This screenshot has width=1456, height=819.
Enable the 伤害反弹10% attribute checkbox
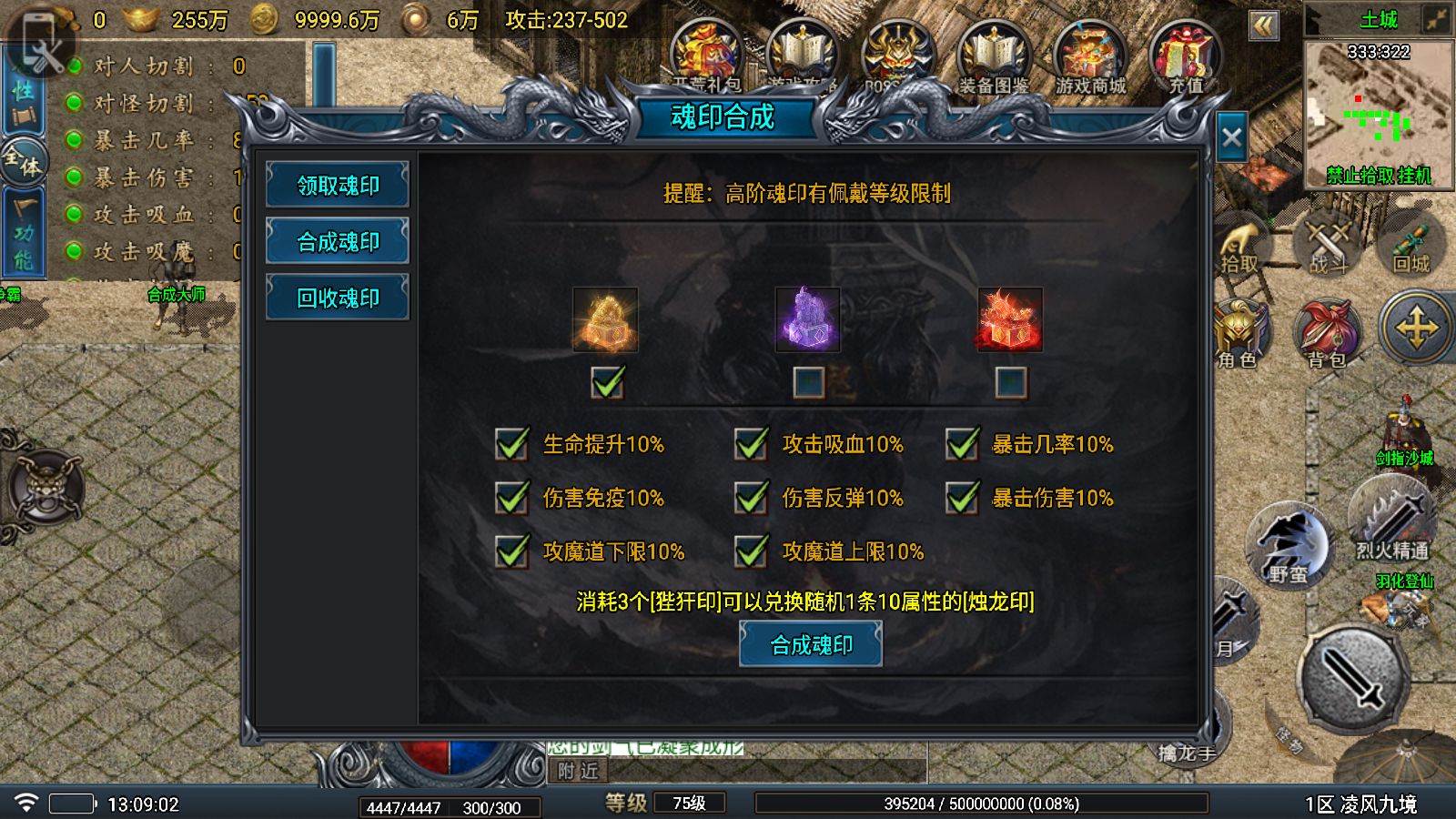click(x=751, y=499)
